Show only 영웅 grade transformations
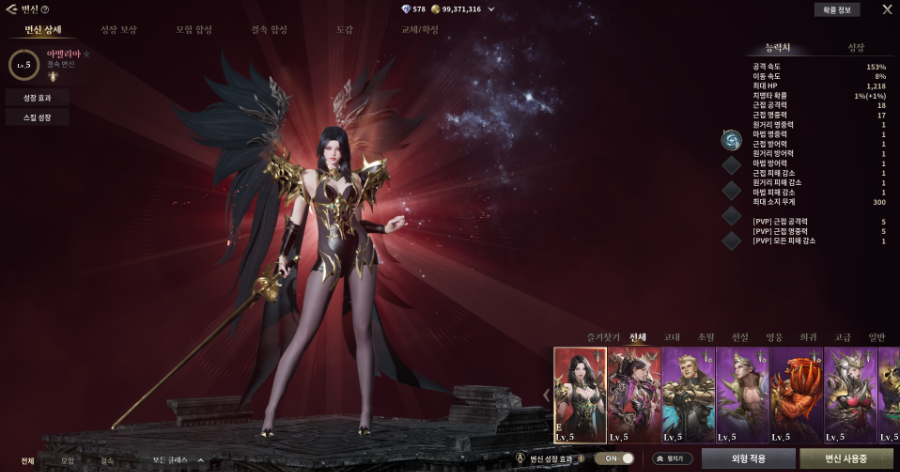This screenshot has height=472, width=900. (774, 337)
